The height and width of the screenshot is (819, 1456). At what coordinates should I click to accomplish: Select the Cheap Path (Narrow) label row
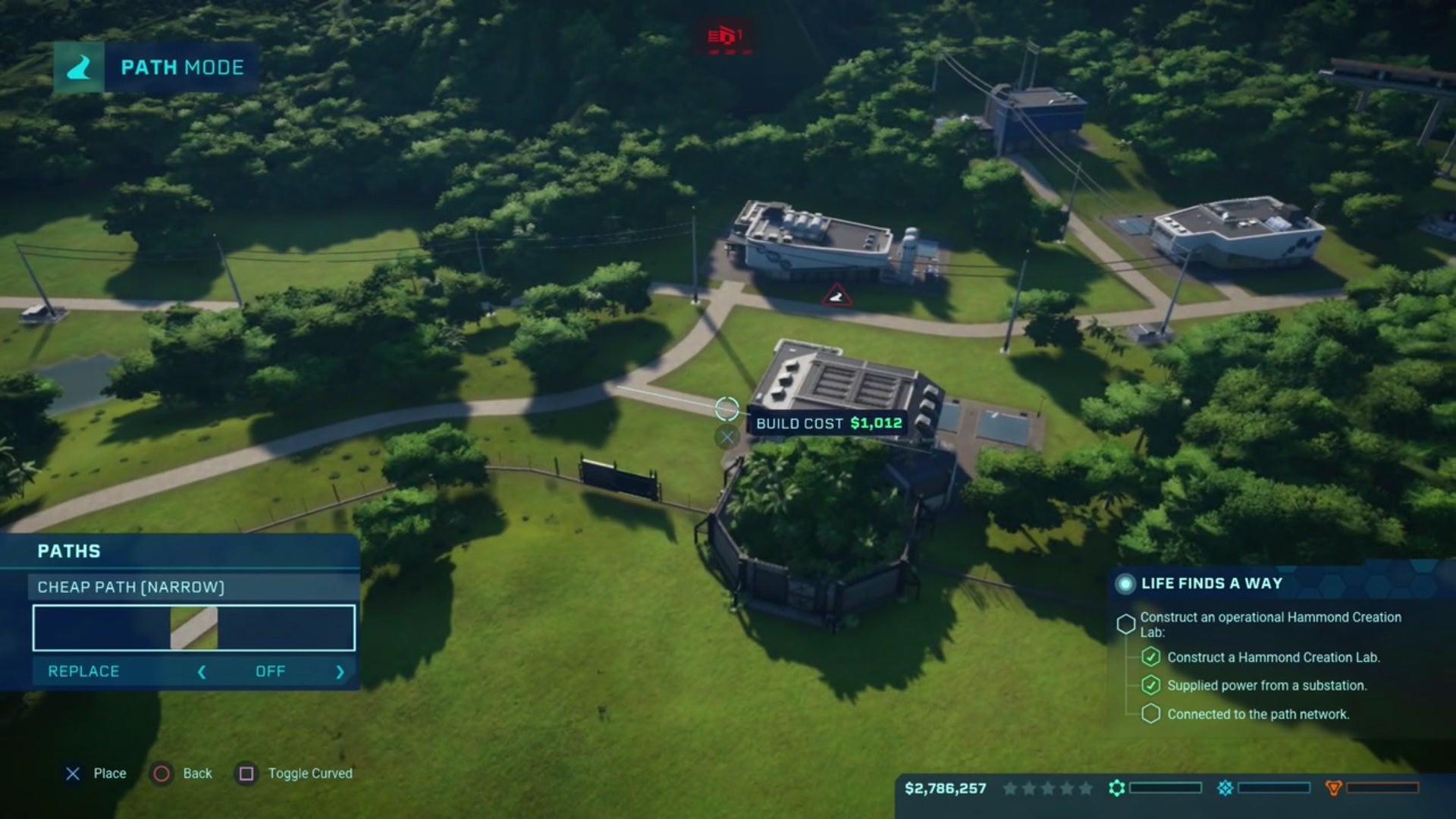click(193, 587)
